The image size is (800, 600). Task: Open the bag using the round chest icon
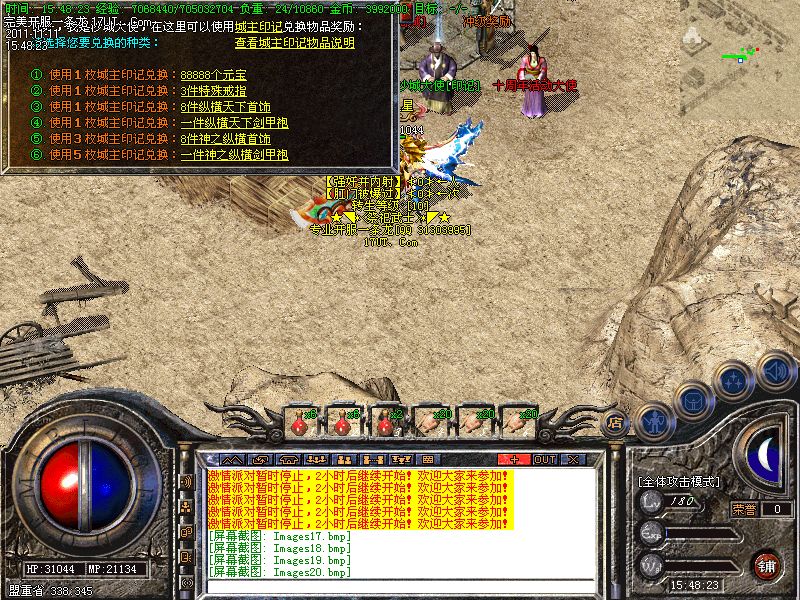coord(691,400)
